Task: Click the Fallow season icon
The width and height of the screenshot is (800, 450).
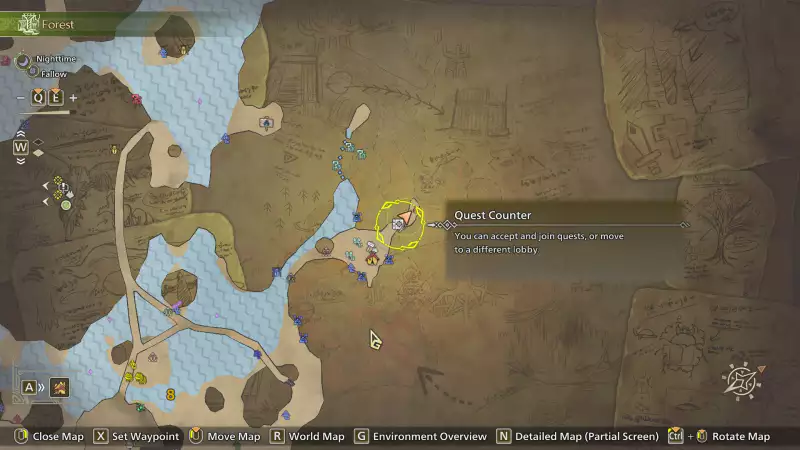Action: [x=32, y=73]
